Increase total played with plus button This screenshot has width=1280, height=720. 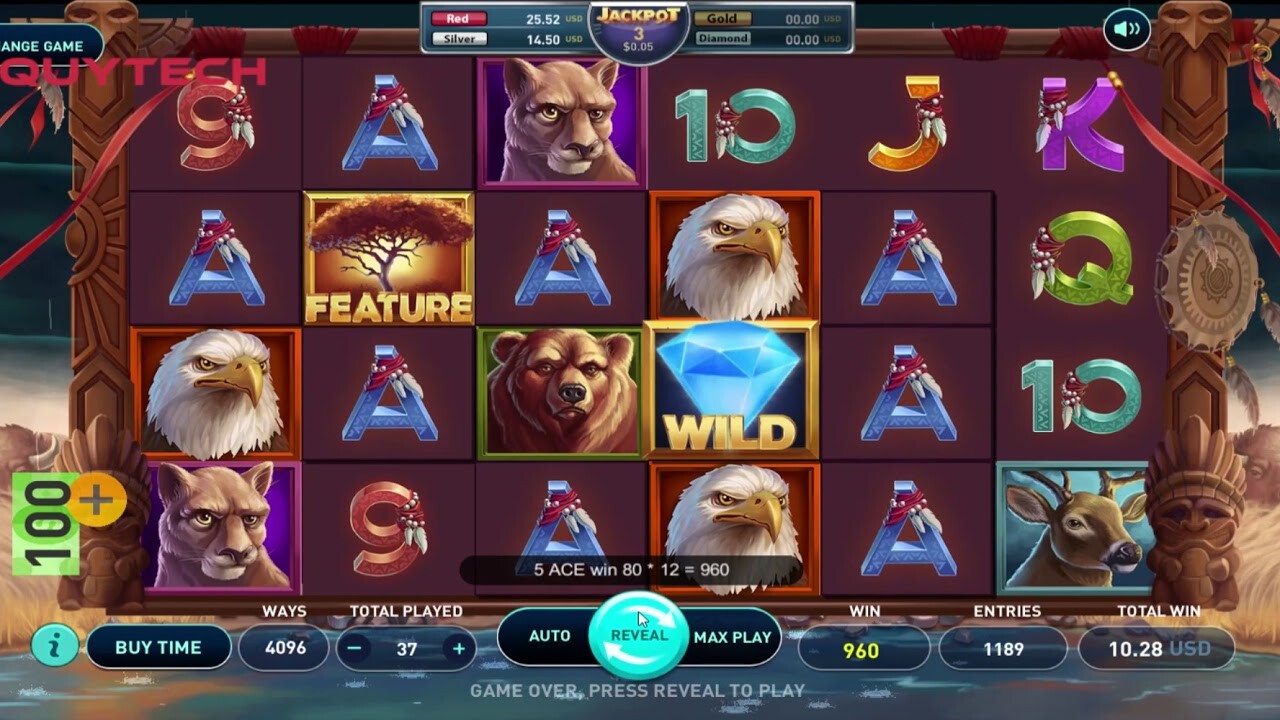coord(459,648)
